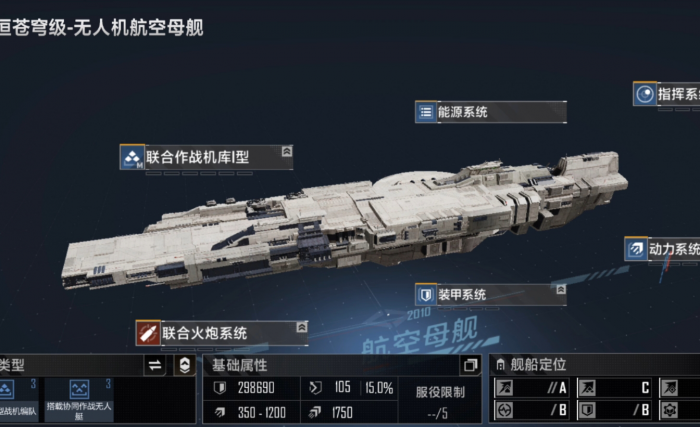Expand the 基础属性 panel with the window icon

(471, 365)
